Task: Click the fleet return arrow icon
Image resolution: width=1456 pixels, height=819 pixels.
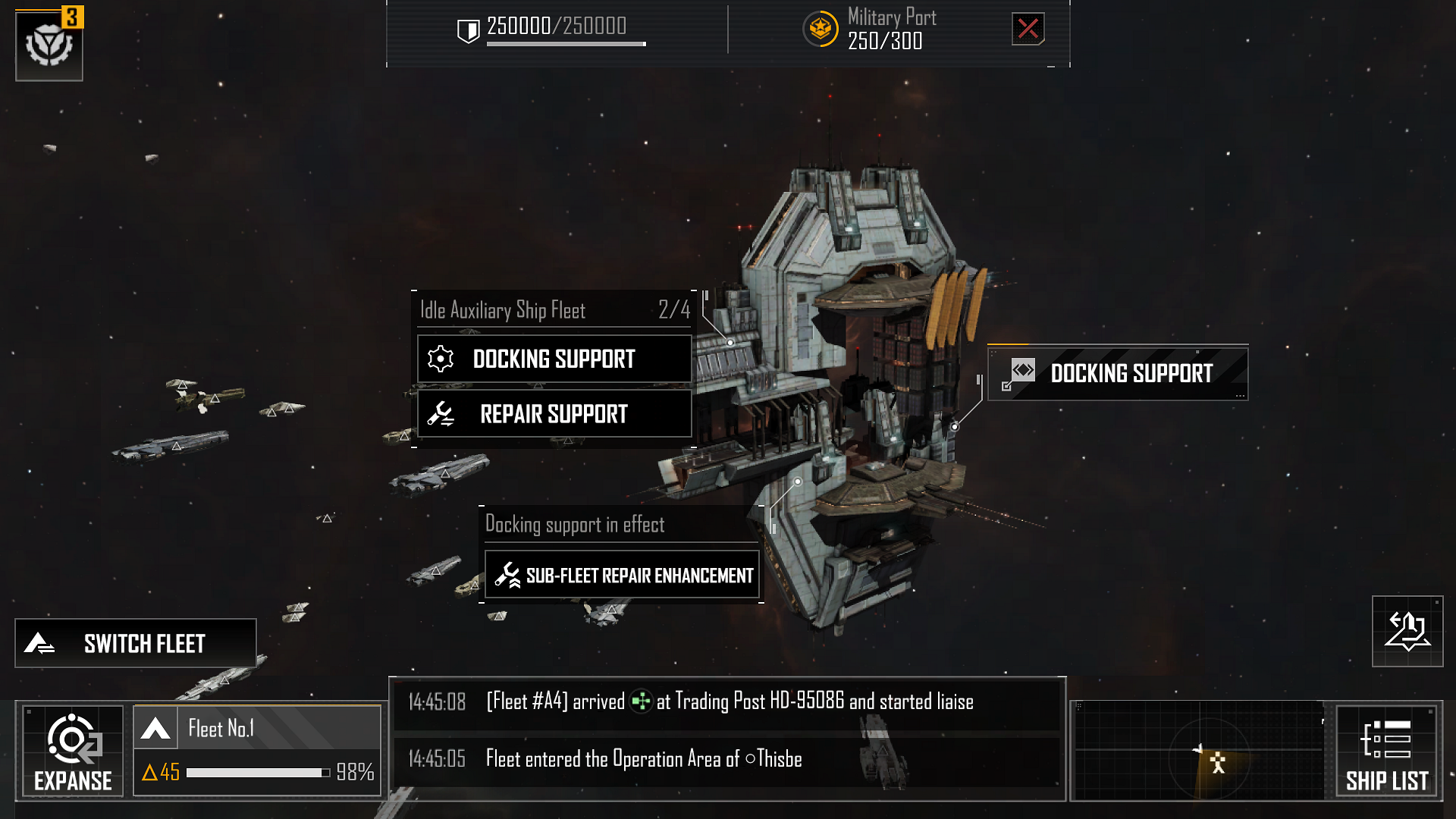Action: coord(1407,632)
